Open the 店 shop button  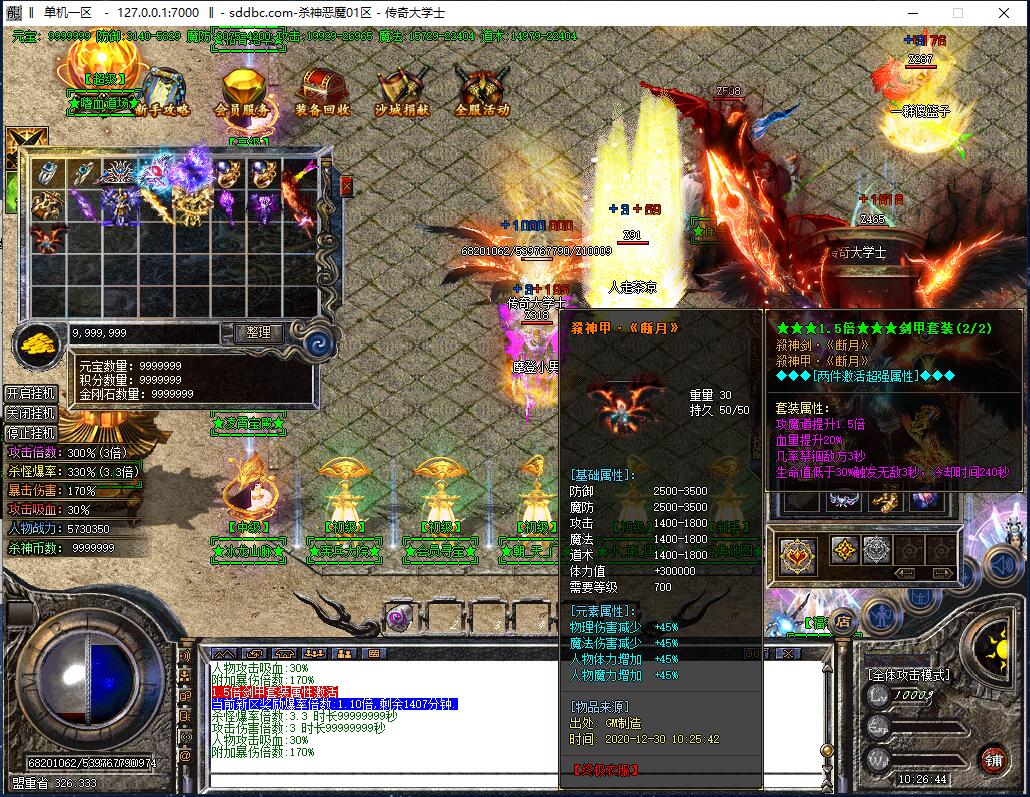pyautogui.click(x=841, y=620)
